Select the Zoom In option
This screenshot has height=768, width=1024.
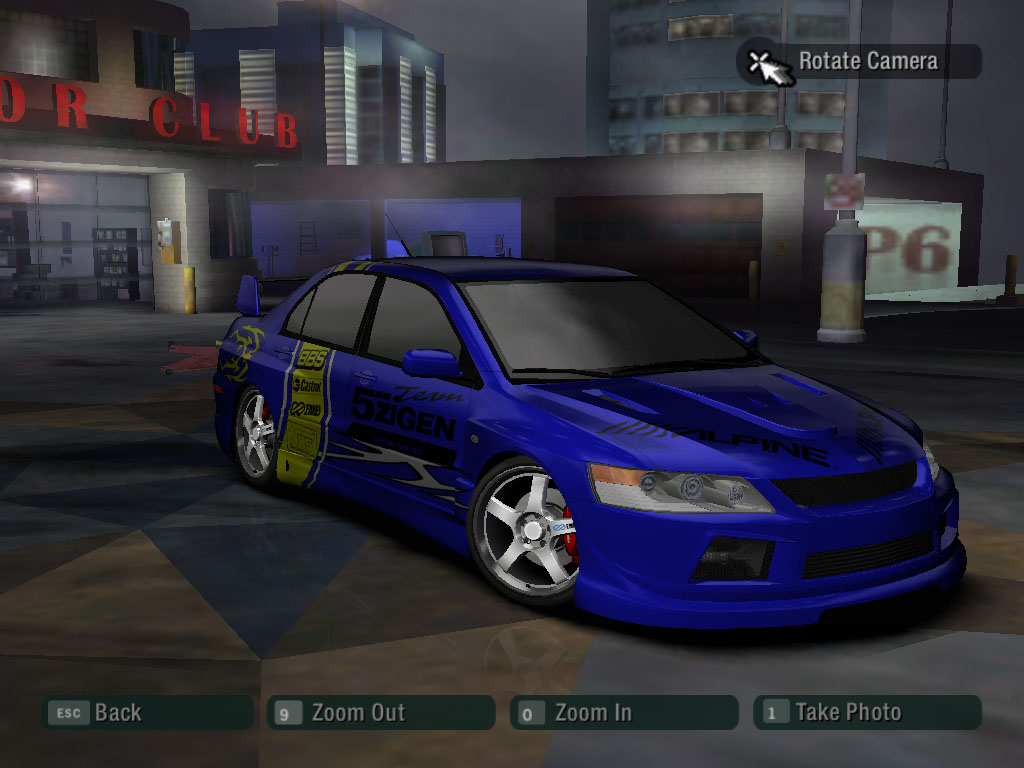click(623, 713)
